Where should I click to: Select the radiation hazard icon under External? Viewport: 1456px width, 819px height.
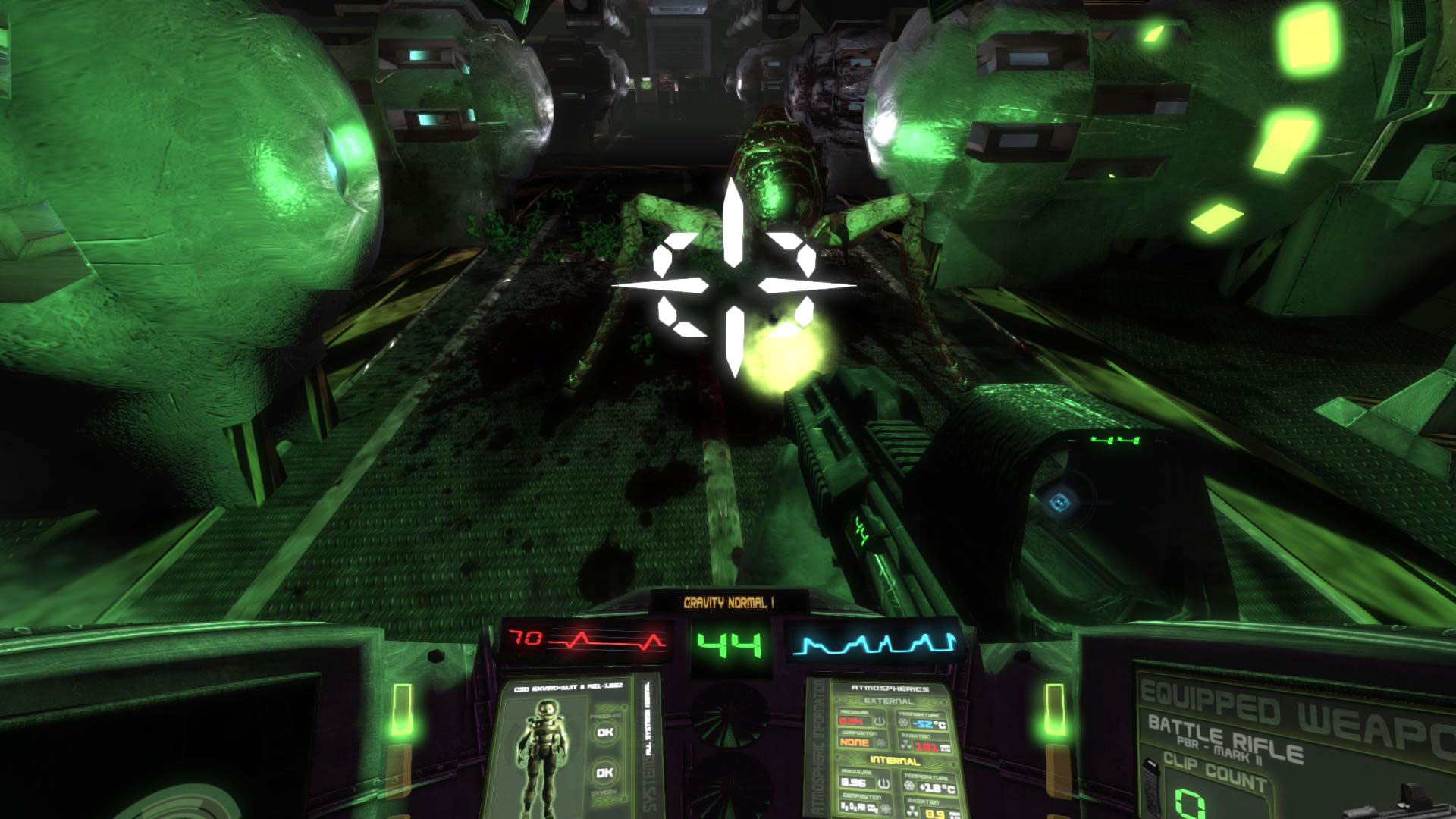click(906, 743)
